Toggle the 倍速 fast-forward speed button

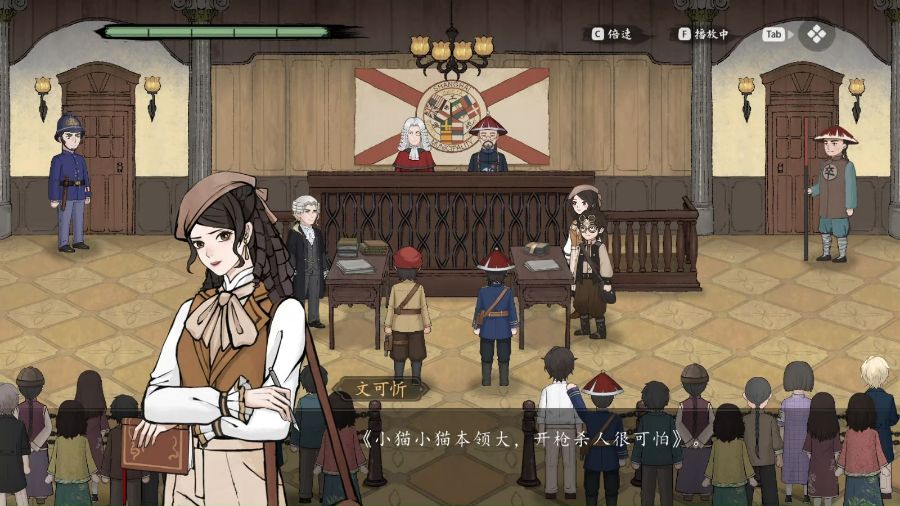pyautogui.click(x=615, y=34)
